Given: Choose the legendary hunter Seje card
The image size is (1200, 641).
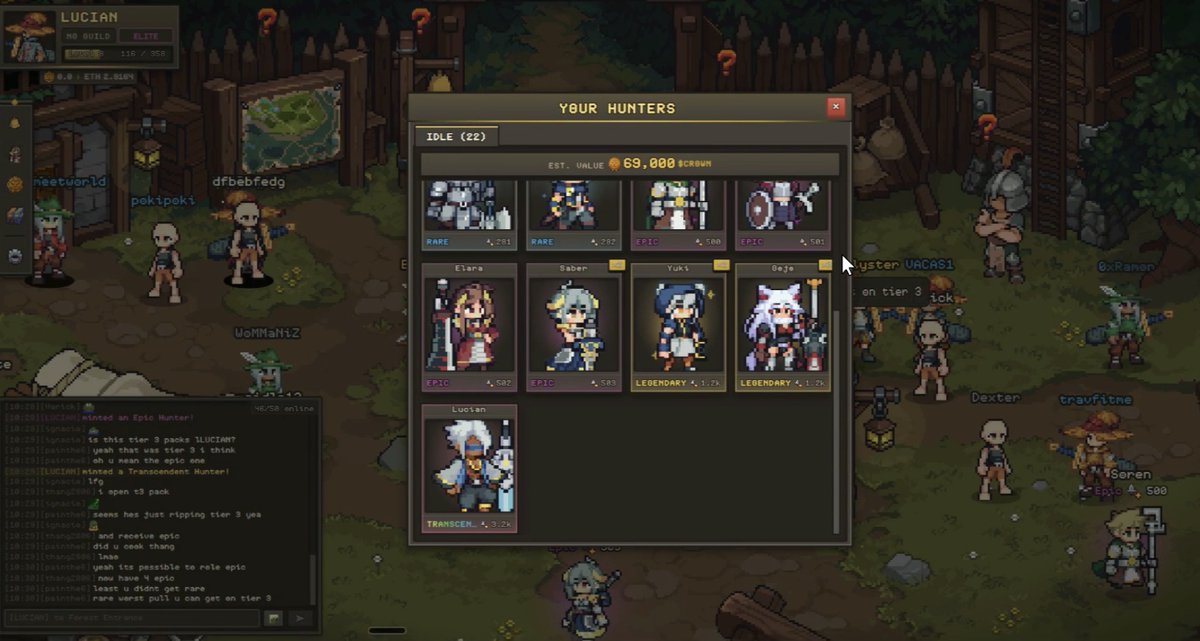Looking at the screenshot, I should coord(782,327).
